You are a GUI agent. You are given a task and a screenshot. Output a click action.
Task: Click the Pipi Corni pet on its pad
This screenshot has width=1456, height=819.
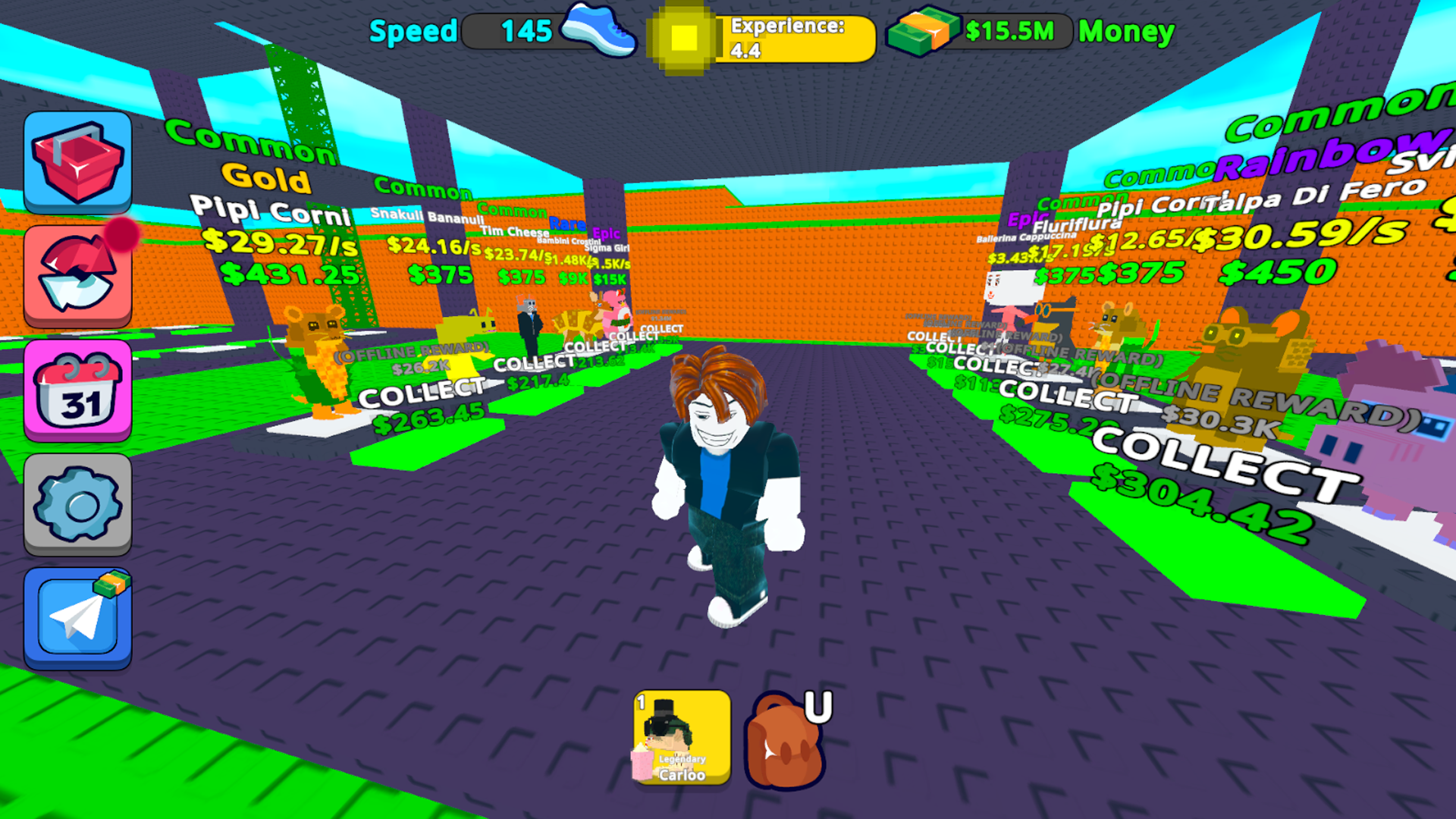(x=318, y=356)
